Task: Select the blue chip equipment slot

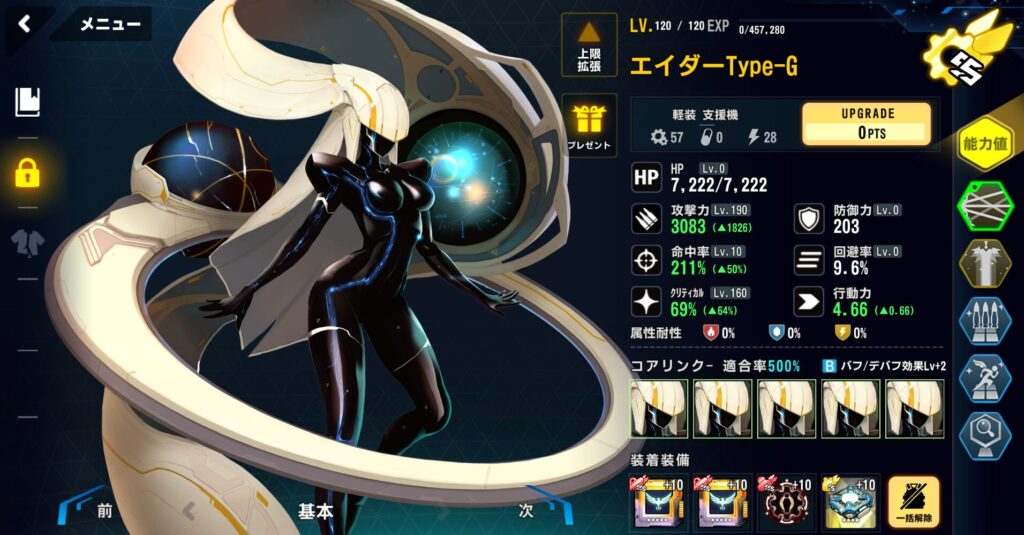Action: 850,502
